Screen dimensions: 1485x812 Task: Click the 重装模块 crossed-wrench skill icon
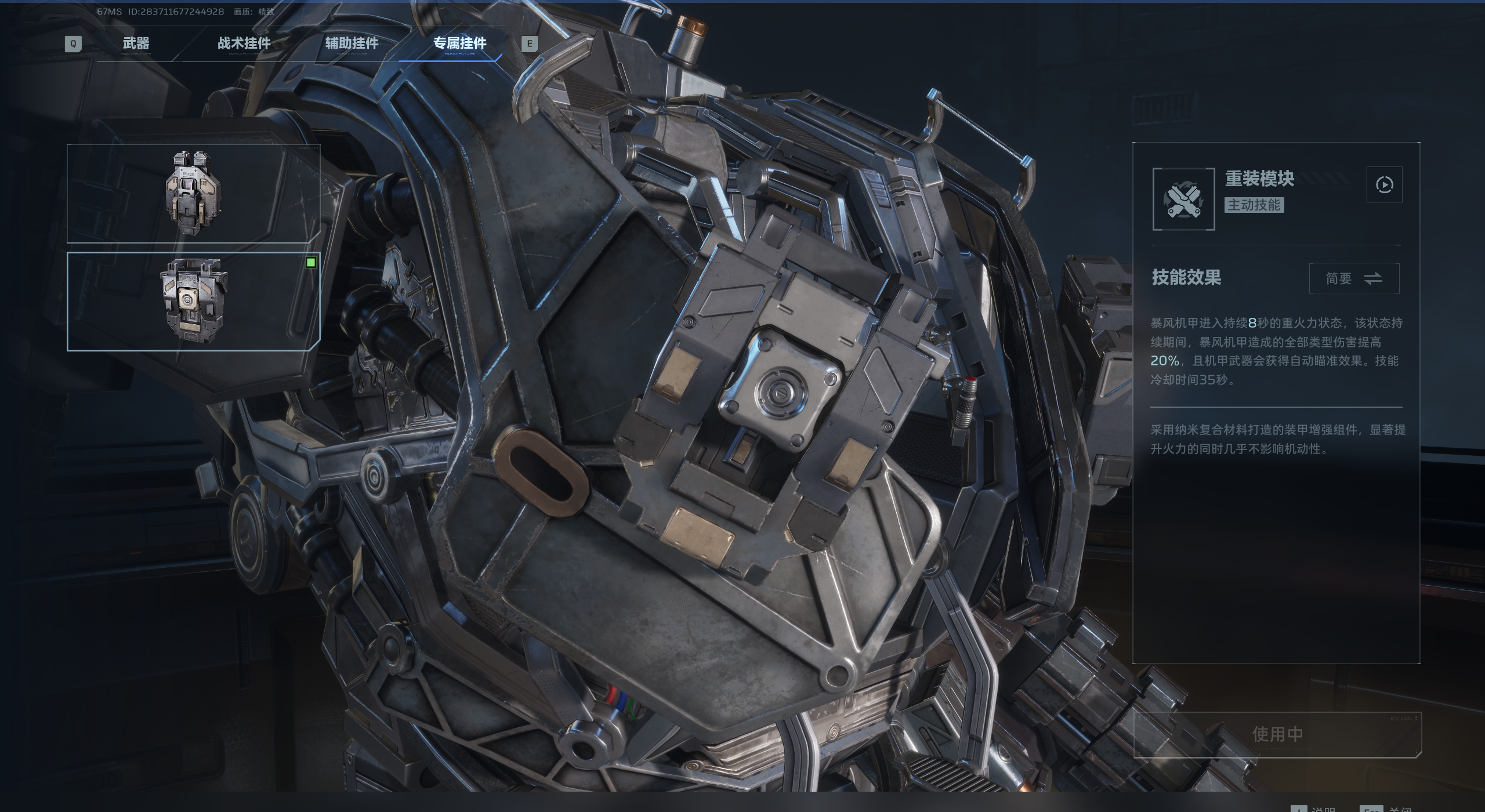(x=1183, y=200)
